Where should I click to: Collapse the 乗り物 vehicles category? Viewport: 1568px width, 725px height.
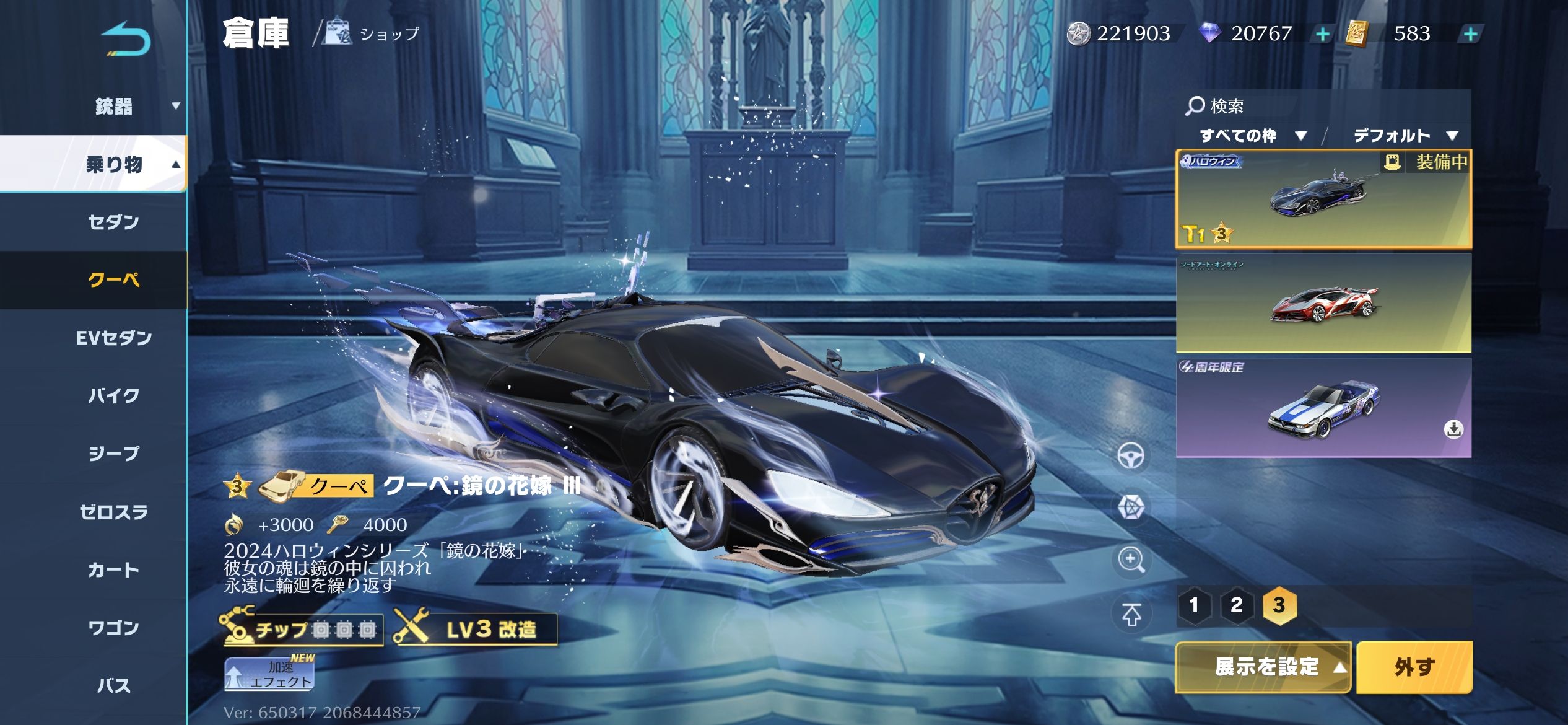pos(114,164)
